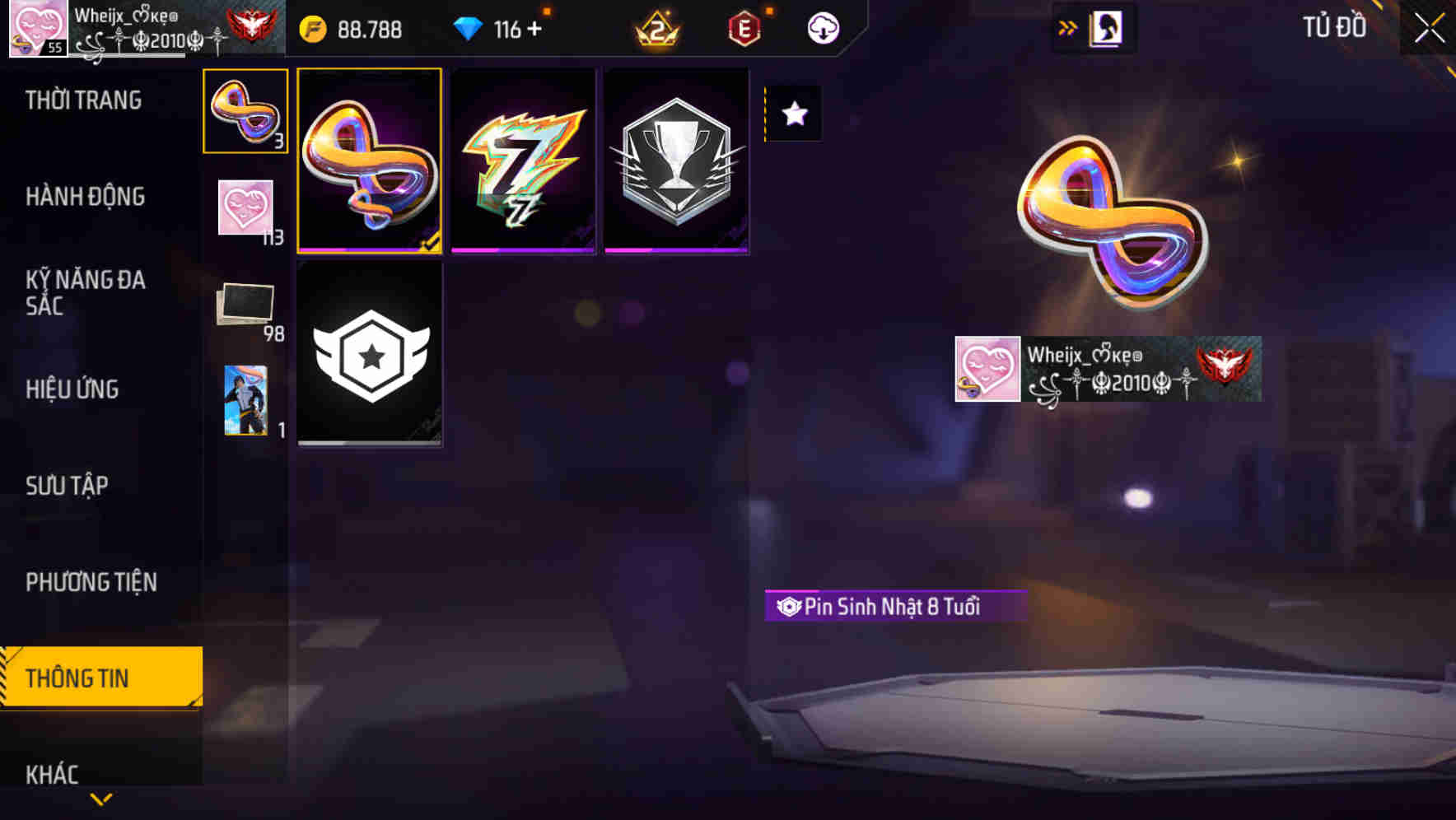Click the cloud download icon
The height and width of the screenshot is (820, 1456).
tap(821, 27)
